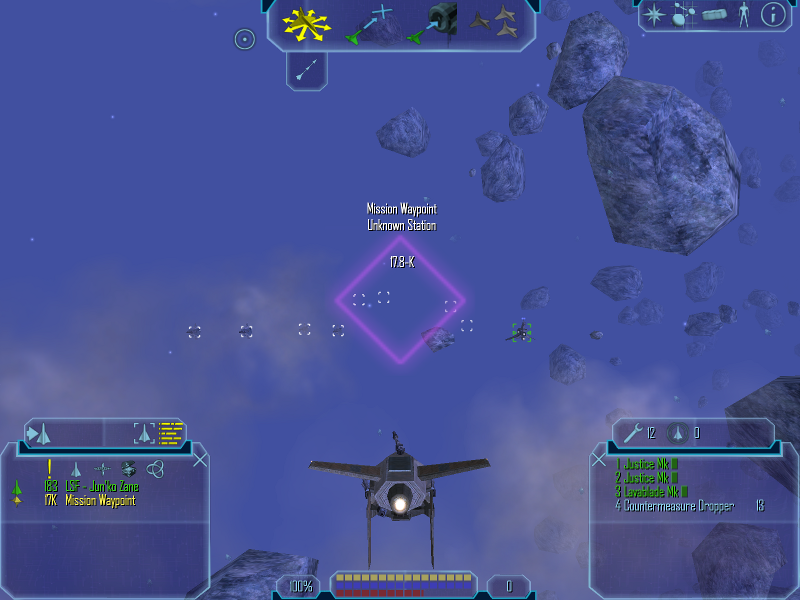Activate the yellow free flight maneuver icon

point(306,24)
